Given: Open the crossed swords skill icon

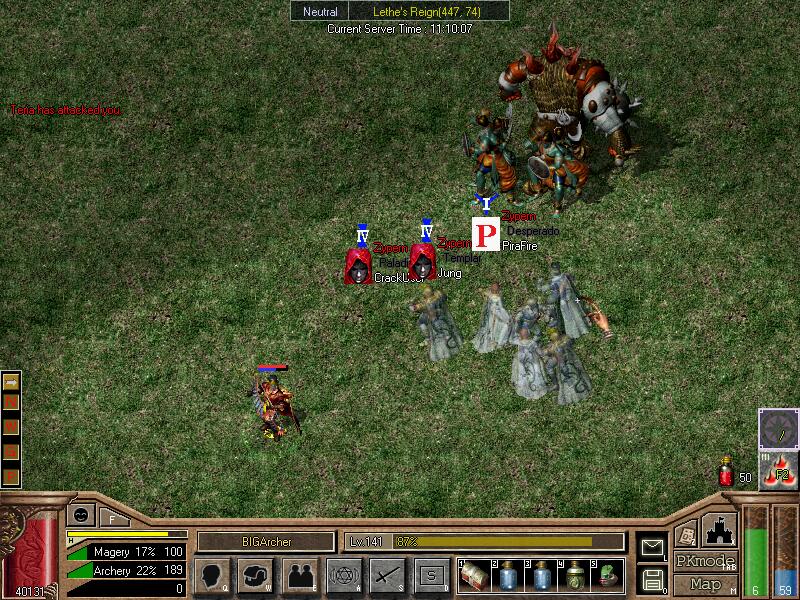Looking at the screenshot, I should point(387,575).
